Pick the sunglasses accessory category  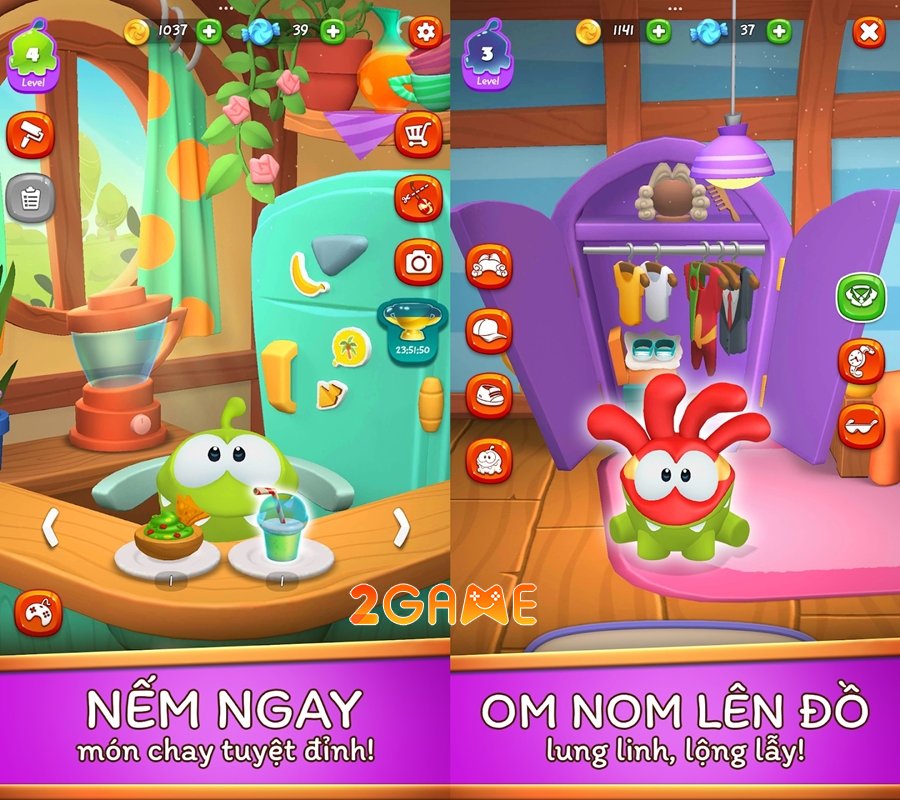tap(860, 425)
